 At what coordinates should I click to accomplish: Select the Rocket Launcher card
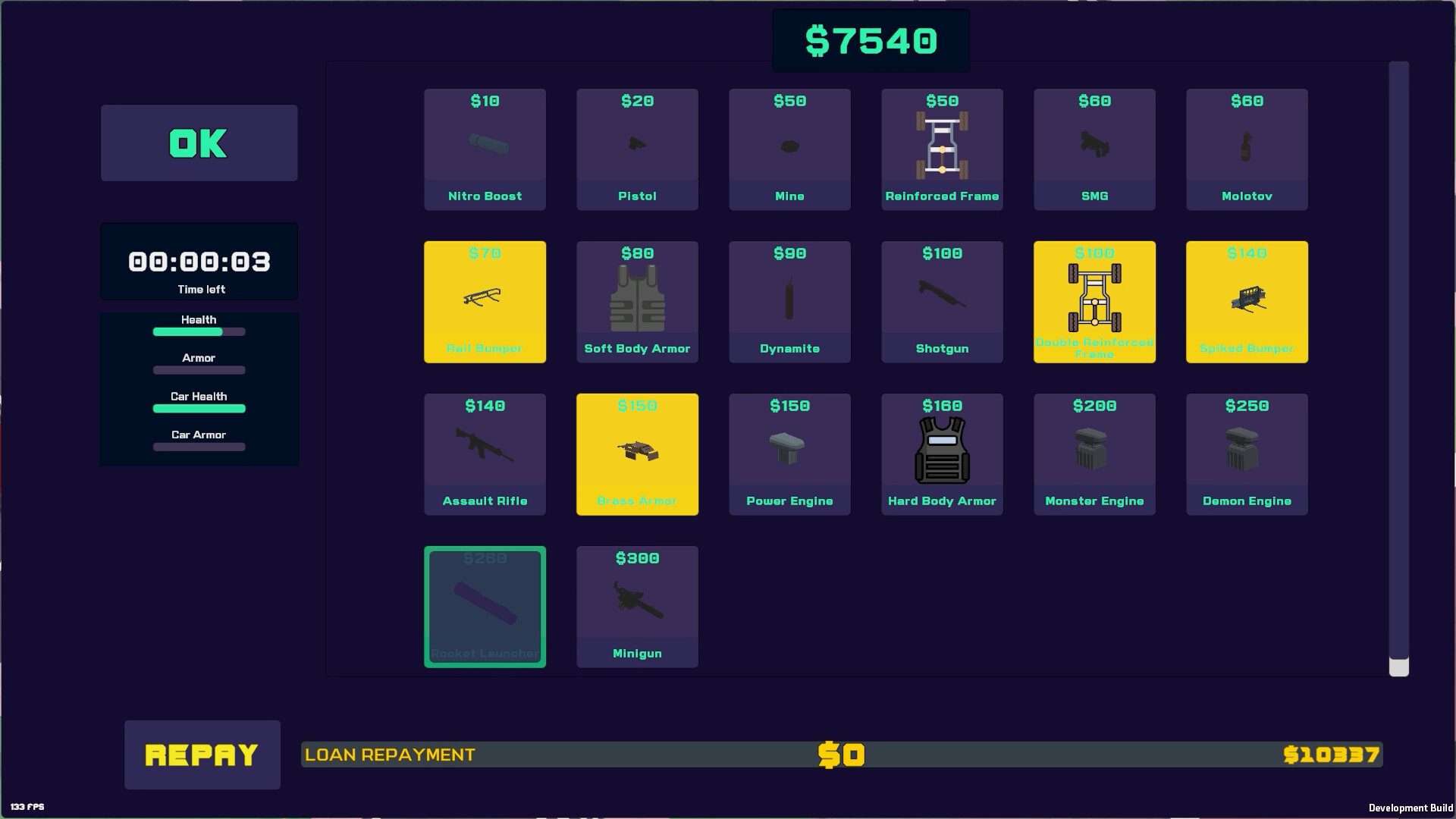pos(485,606)
